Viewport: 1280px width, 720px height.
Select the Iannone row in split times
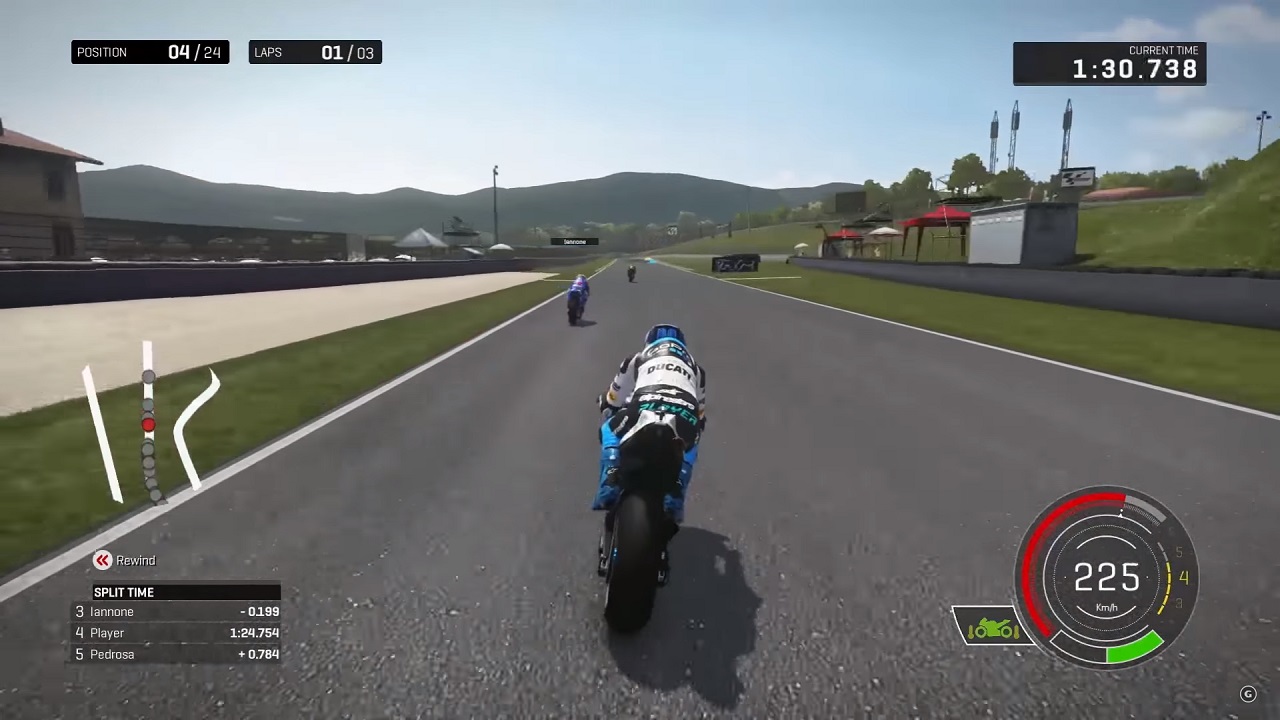point(177,612)
